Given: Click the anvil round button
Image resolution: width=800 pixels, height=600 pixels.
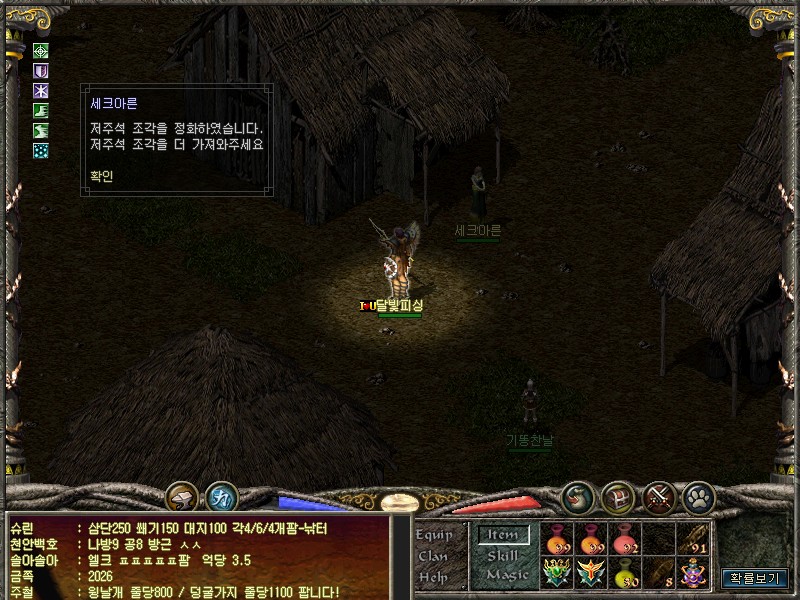Looking at the screenshot, I should [x=181, y=497].
